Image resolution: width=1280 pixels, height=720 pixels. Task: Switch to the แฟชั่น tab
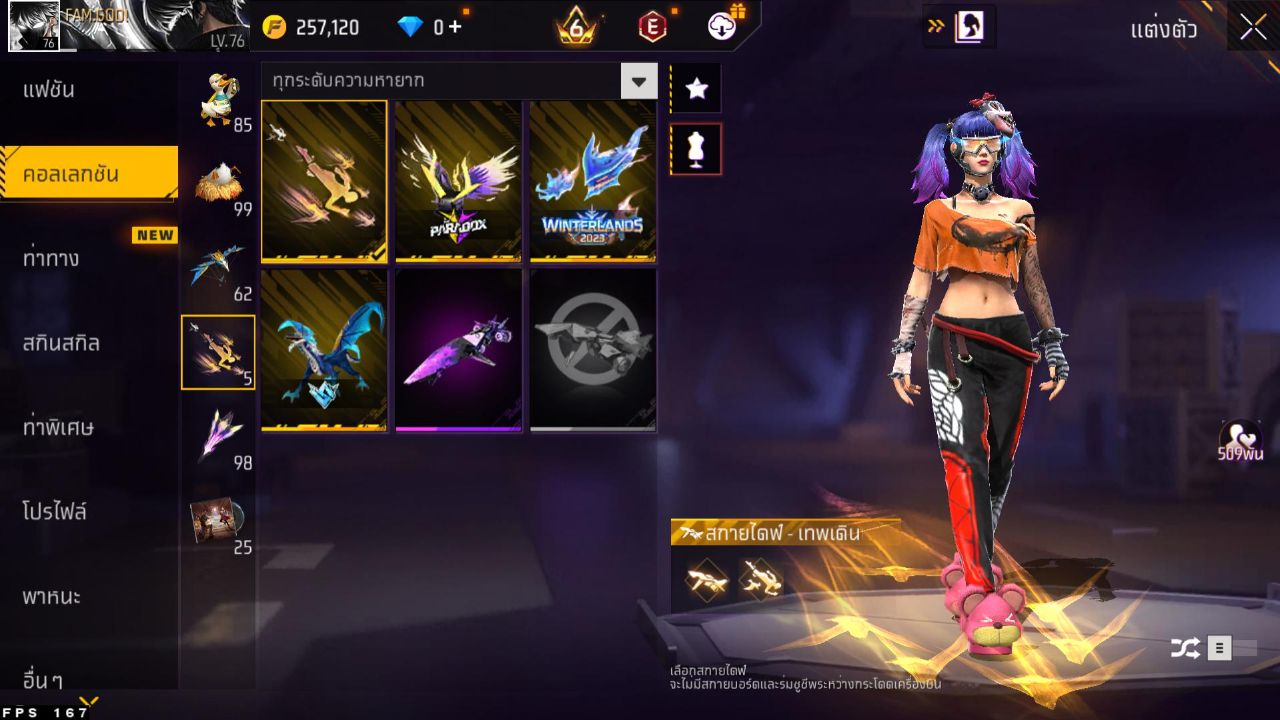(x=88, y=89)
